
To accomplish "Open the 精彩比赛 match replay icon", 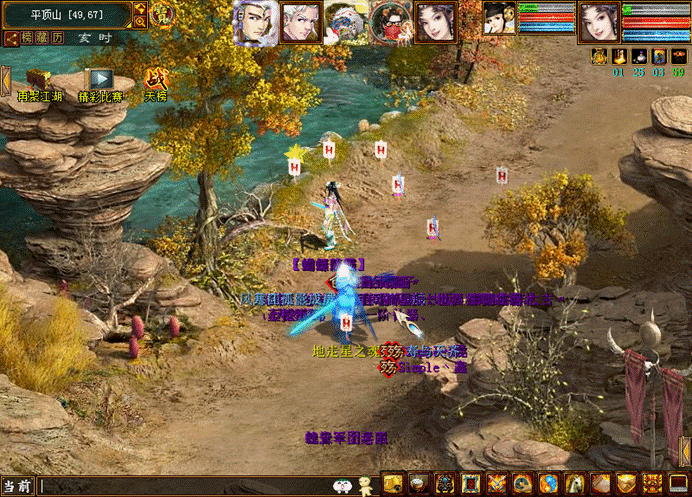I will [98, 80].
